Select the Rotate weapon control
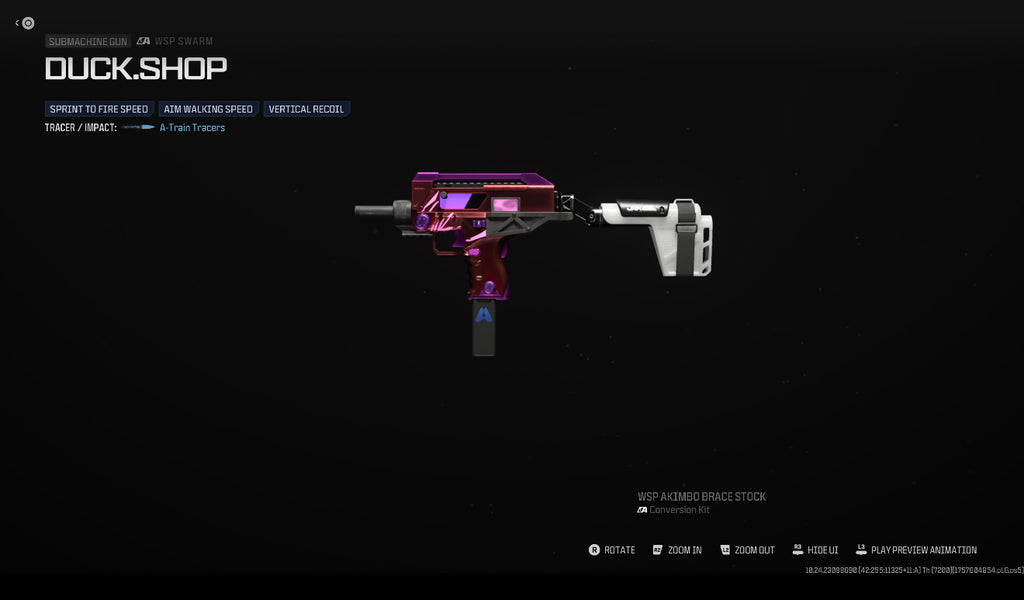 coord(612,550)
